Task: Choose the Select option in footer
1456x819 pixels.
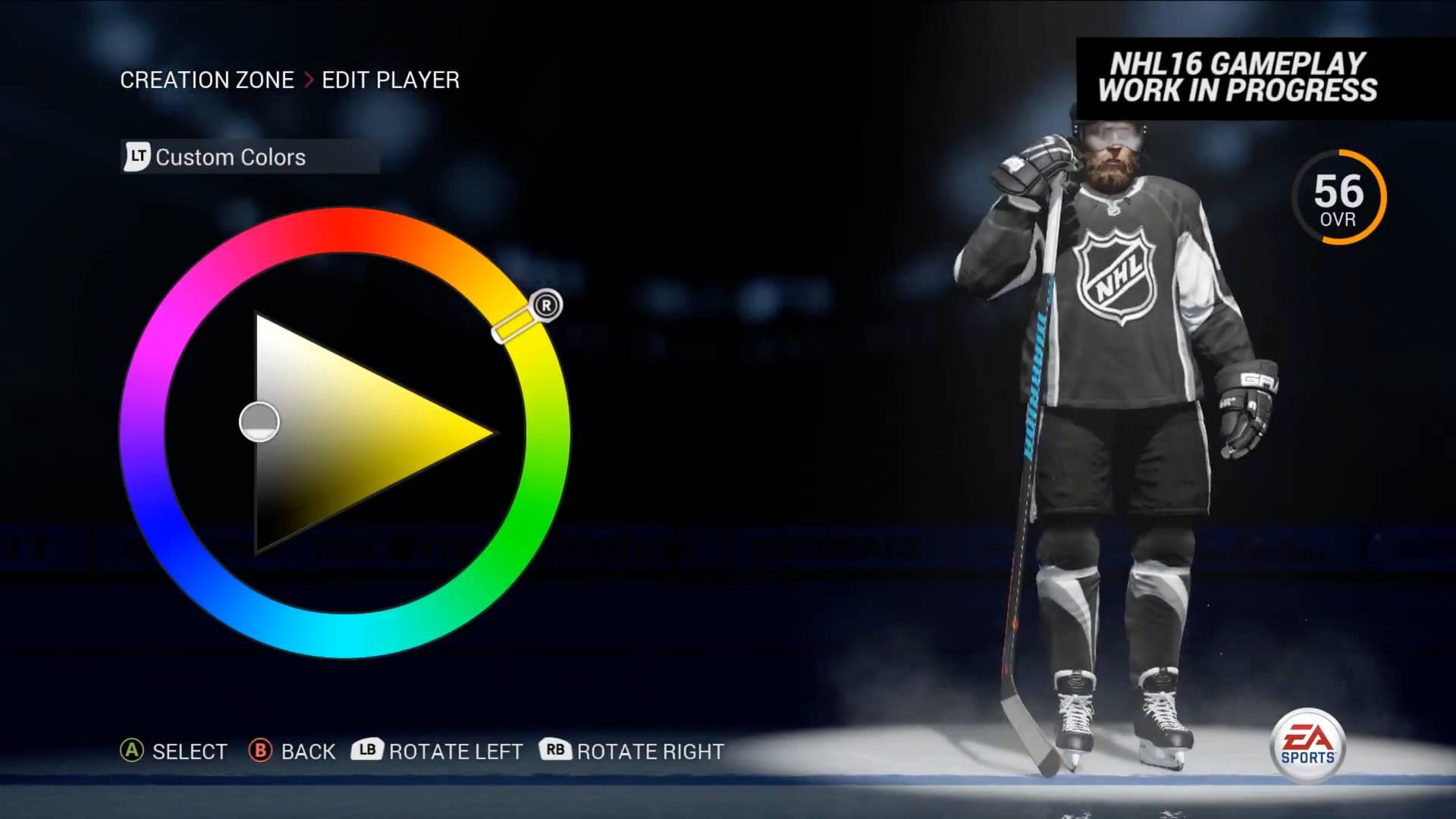Action: click(174, 752)
